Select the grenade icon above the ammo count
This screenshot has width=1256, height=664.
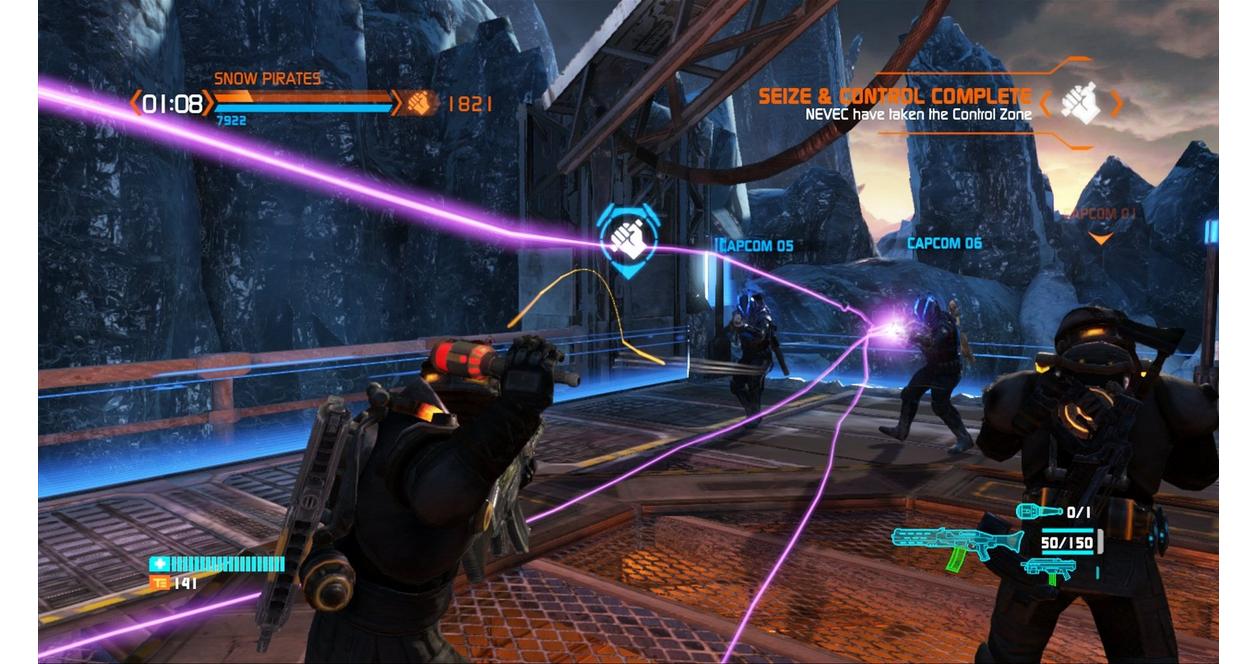(1038, 512)
